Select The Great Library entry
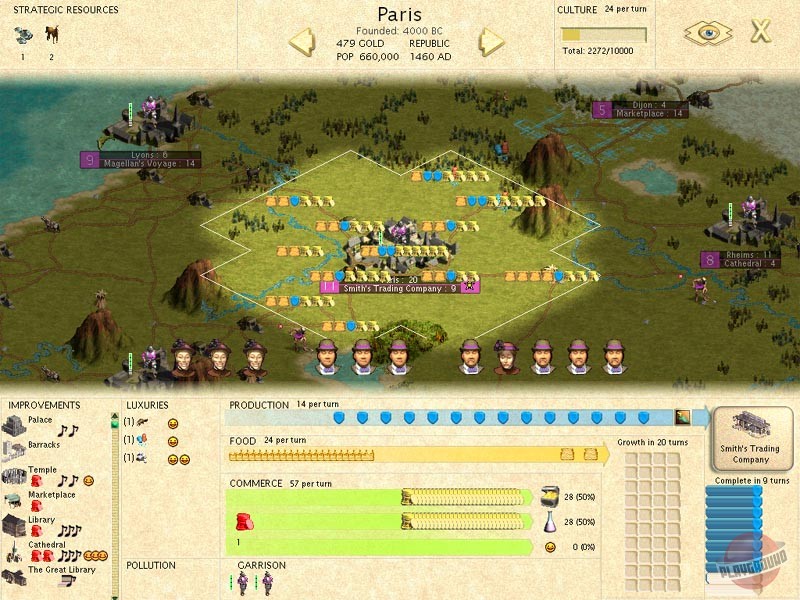The image size is (800, 600). pos(61,570)
